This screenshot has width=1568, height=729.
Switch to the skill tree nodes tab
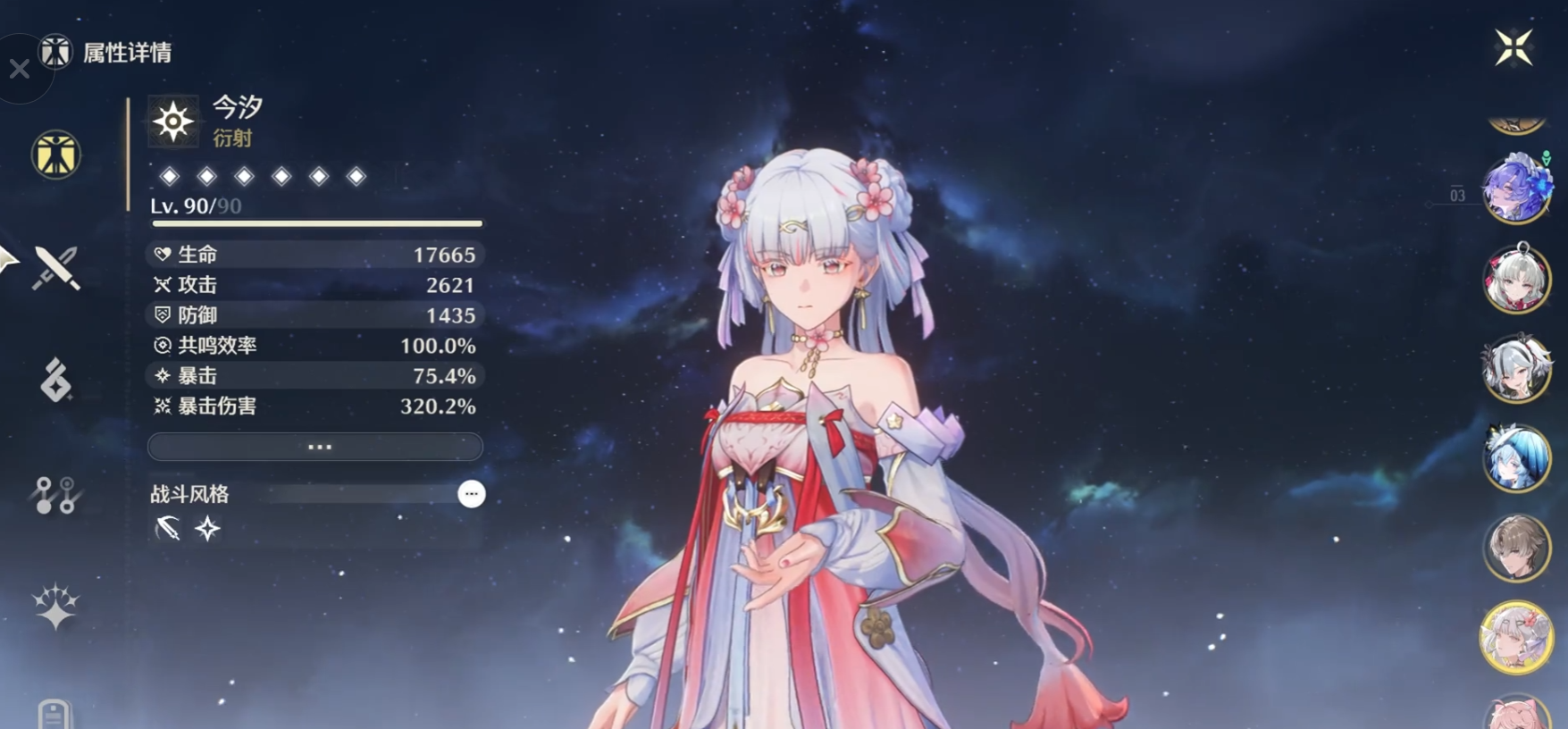click(55, 495)
